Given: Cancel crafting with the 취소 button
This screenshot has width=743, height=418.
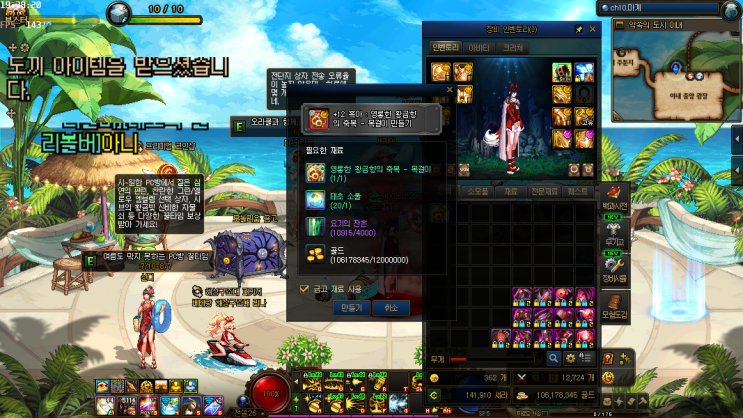Looking at the screenshot, I should pyautogui.click(x=390, y=307).
